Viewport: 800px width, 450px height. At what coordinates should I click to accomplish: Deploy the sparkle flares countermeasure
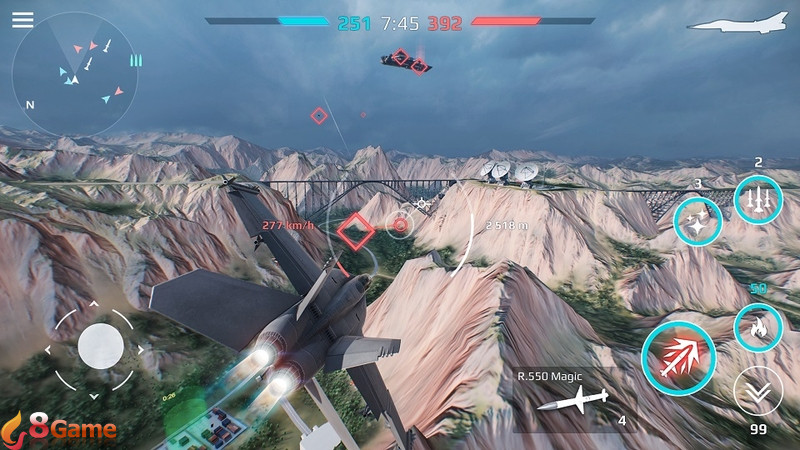tap(697, 221)
